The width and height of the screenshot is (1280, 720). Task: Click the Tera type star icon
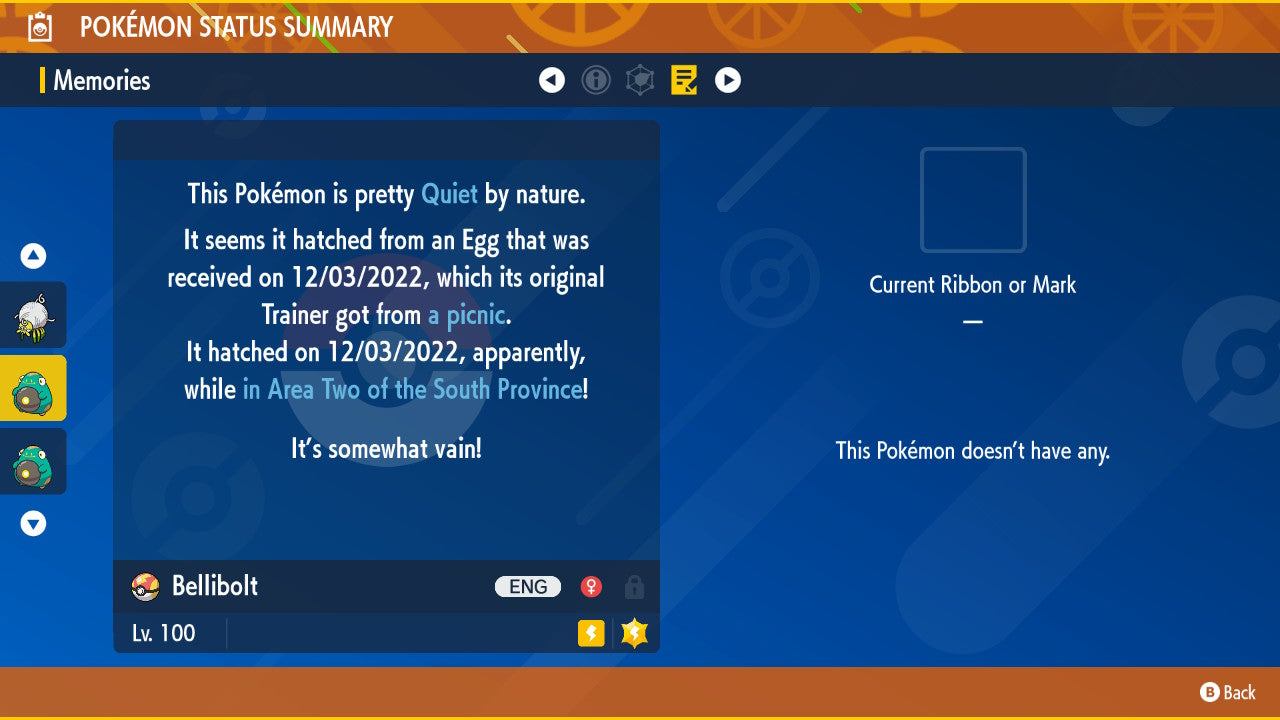point(634,632)
